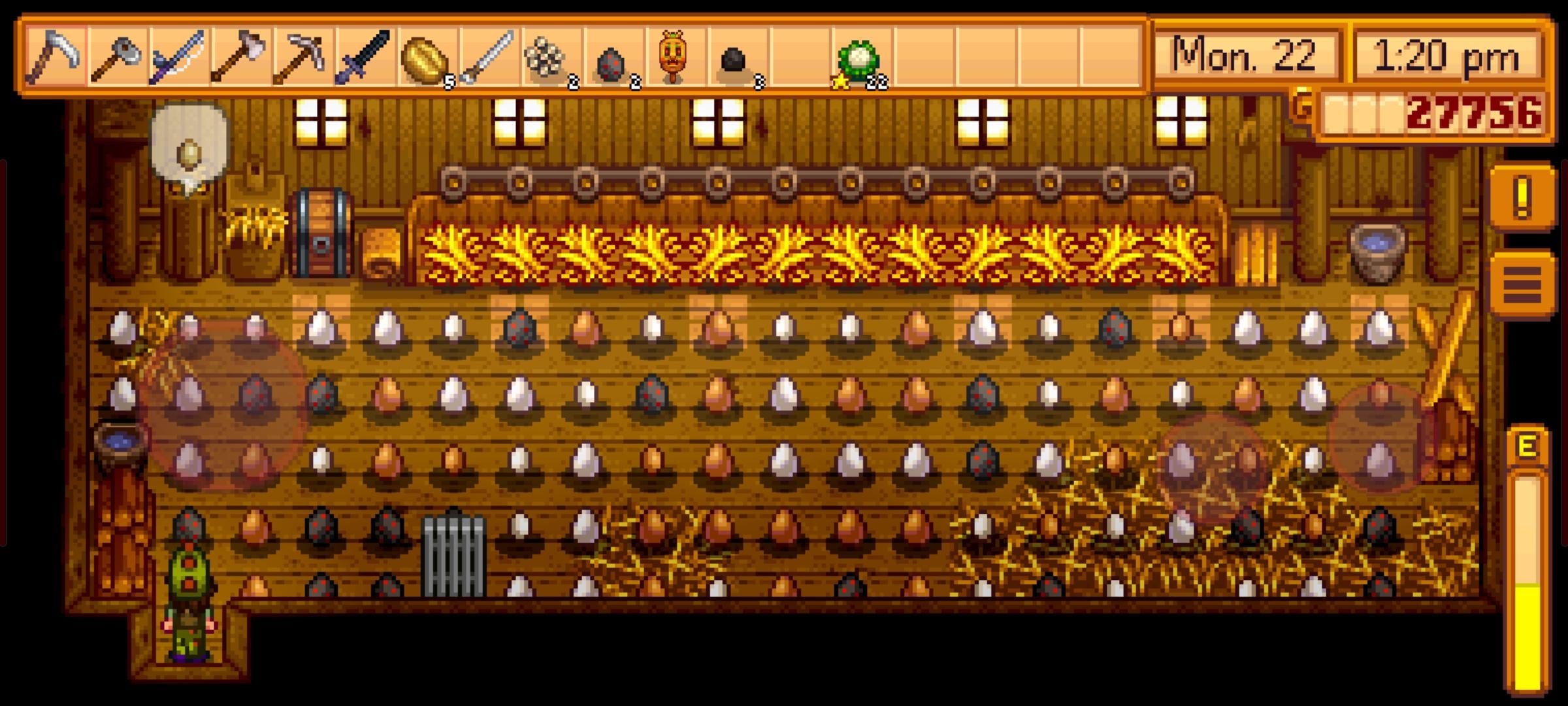Equip the dark sword
1568x706 pixels.
click(365, 58)
